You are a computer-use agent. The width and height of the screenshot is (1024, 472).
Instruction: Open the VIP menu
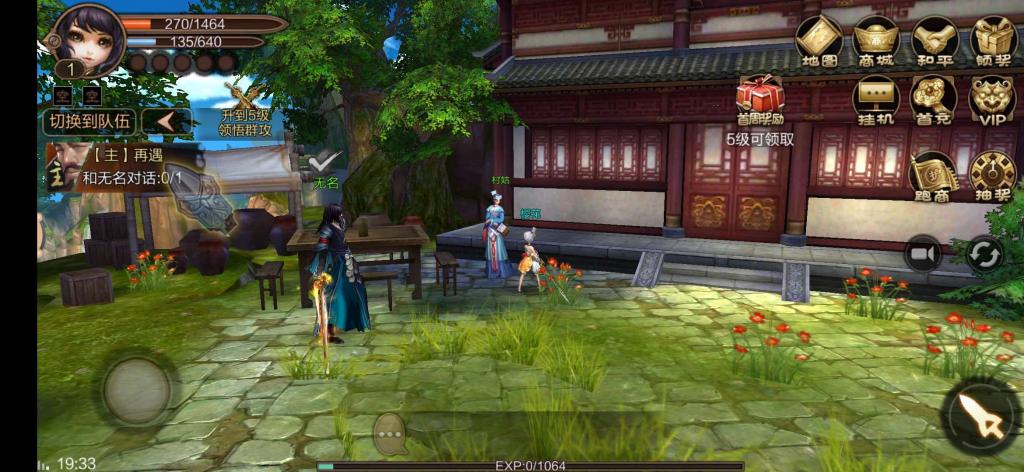pos(993,99)
